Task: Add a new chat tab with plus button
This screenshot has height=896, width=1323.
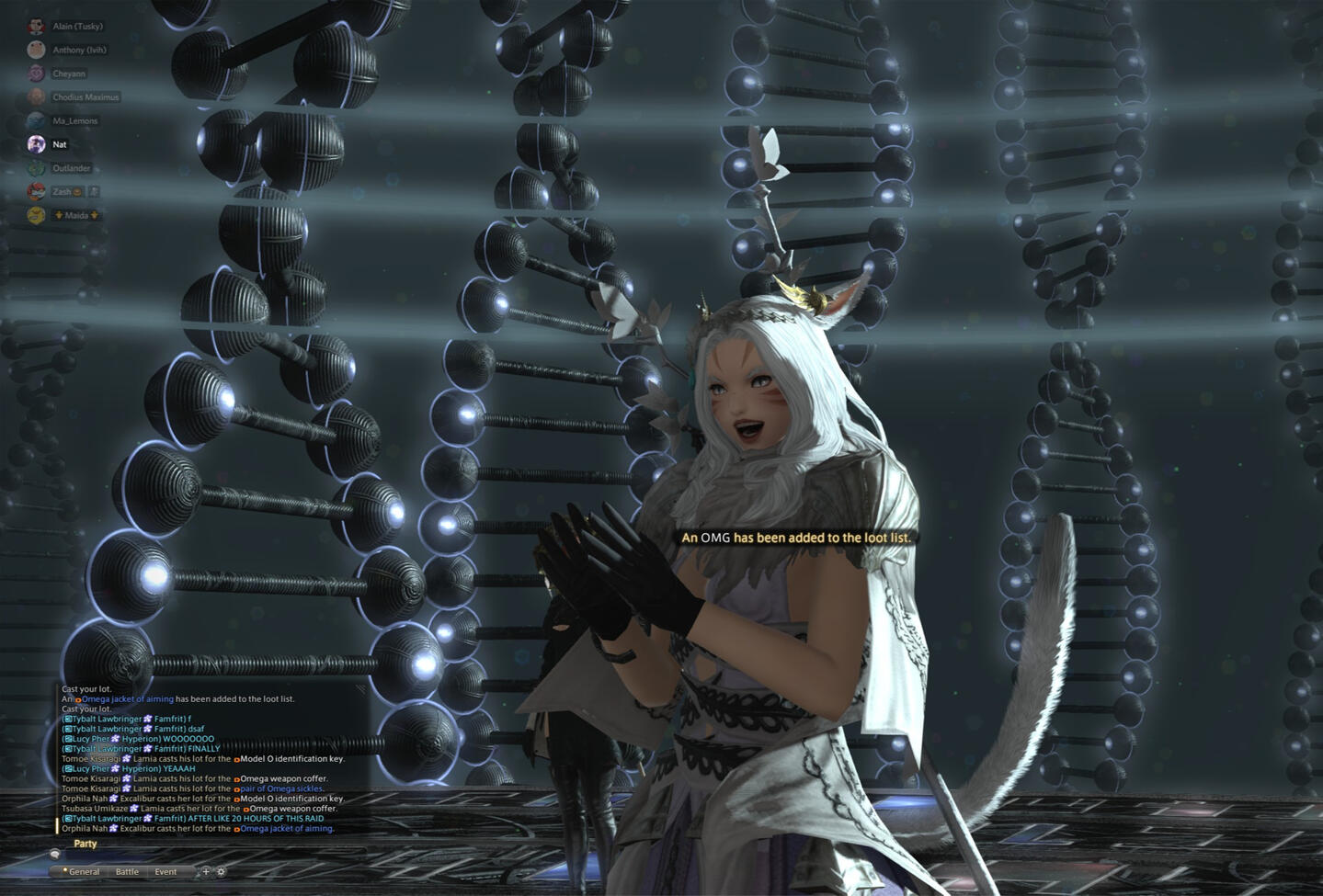Action: click(206, 871)
